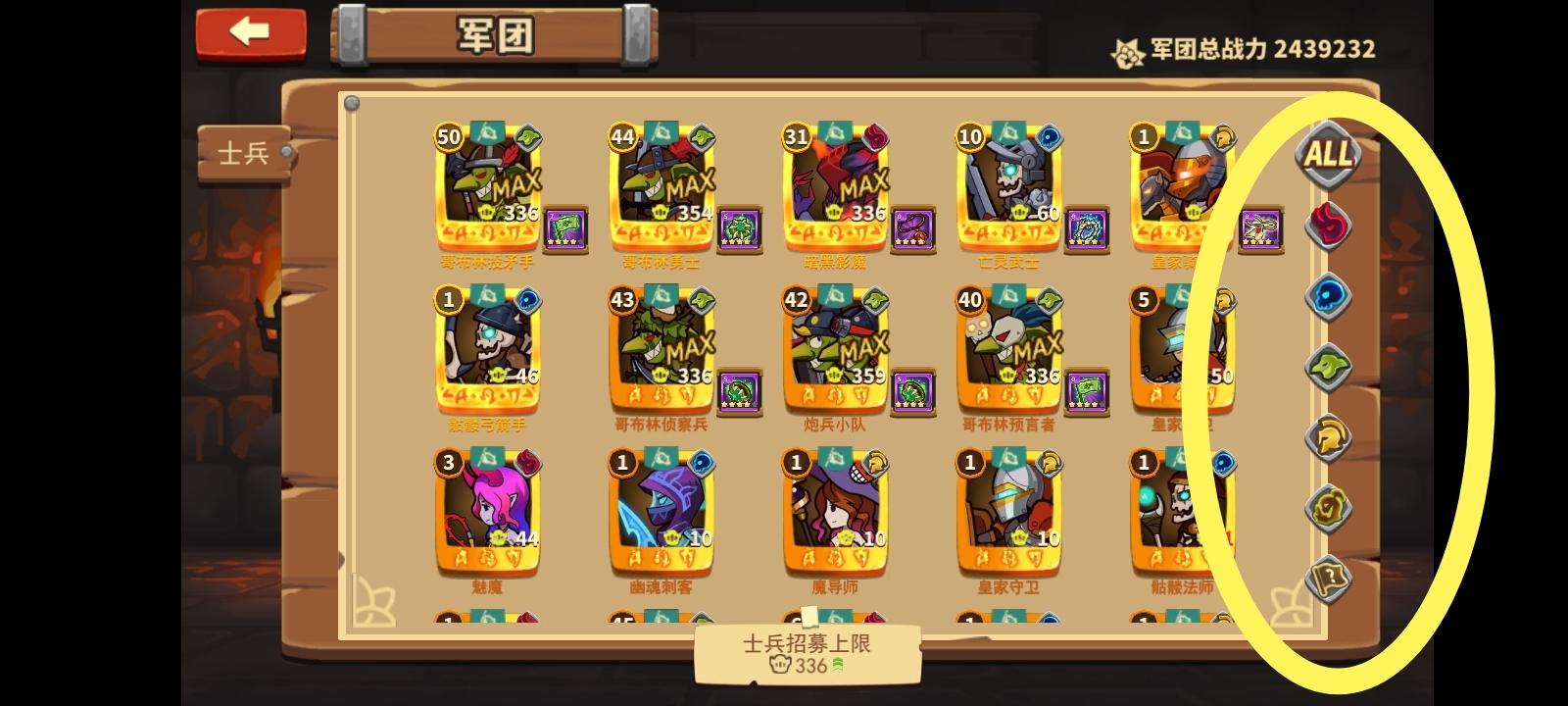Screen dimensions: 1568x706
Task: Select the ALL faction filter
Action: [x=1330, y=157]
